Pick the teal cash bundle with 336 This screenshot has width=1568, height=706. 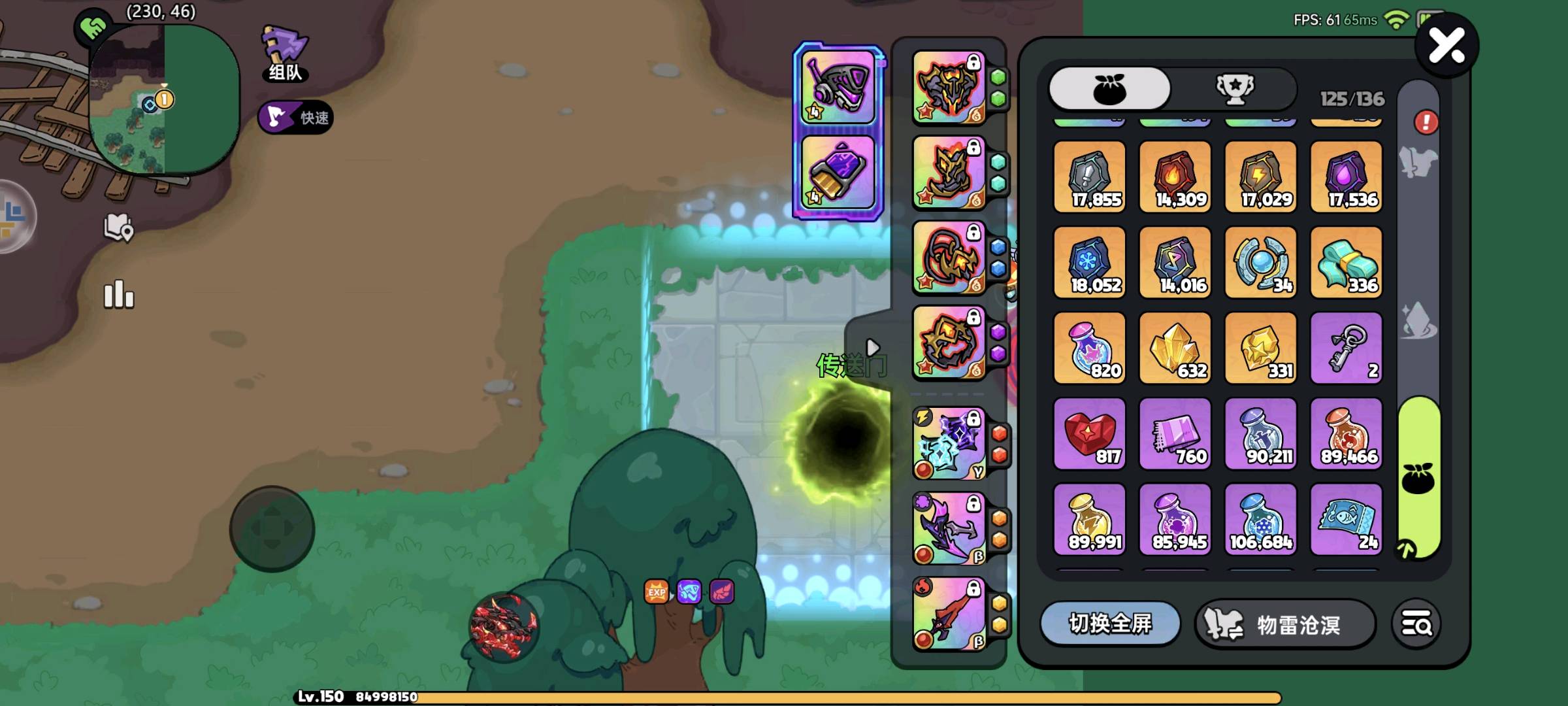(x=1346, y=262)
